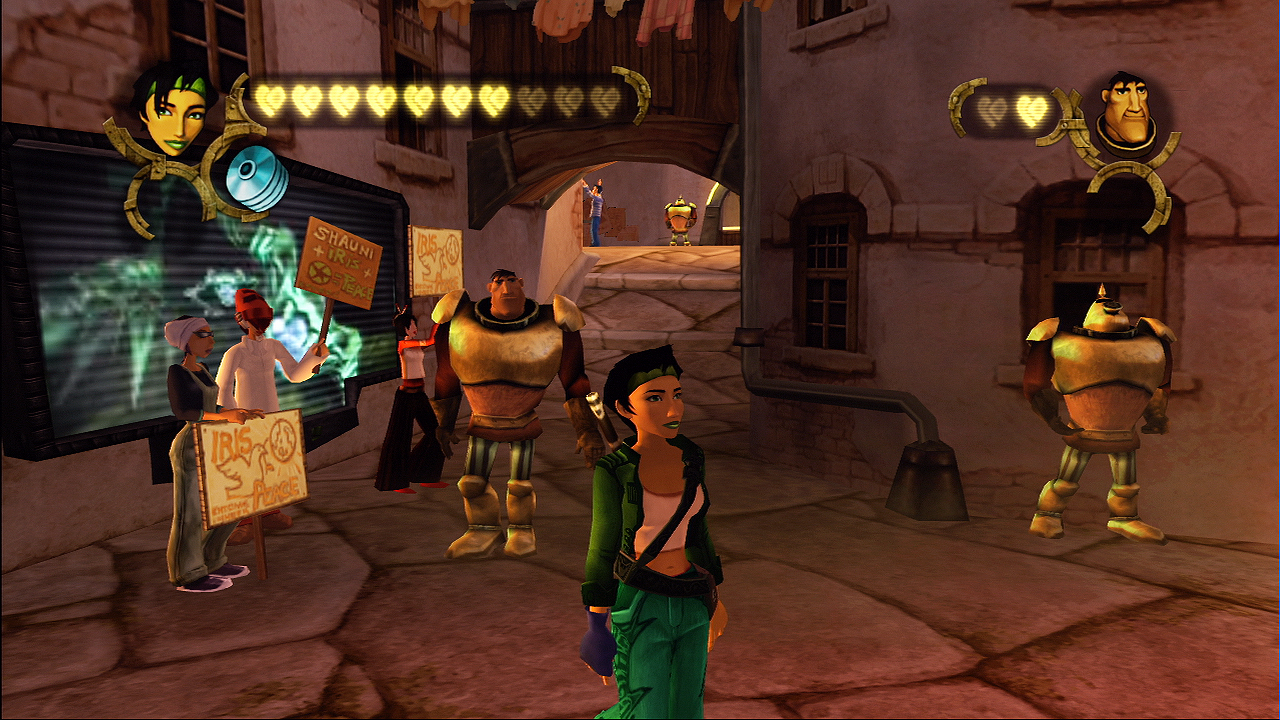Toggle the last empty heart in Jade's health meter
The height and width of the screenshot is (720, 1280).
point(607,97)
